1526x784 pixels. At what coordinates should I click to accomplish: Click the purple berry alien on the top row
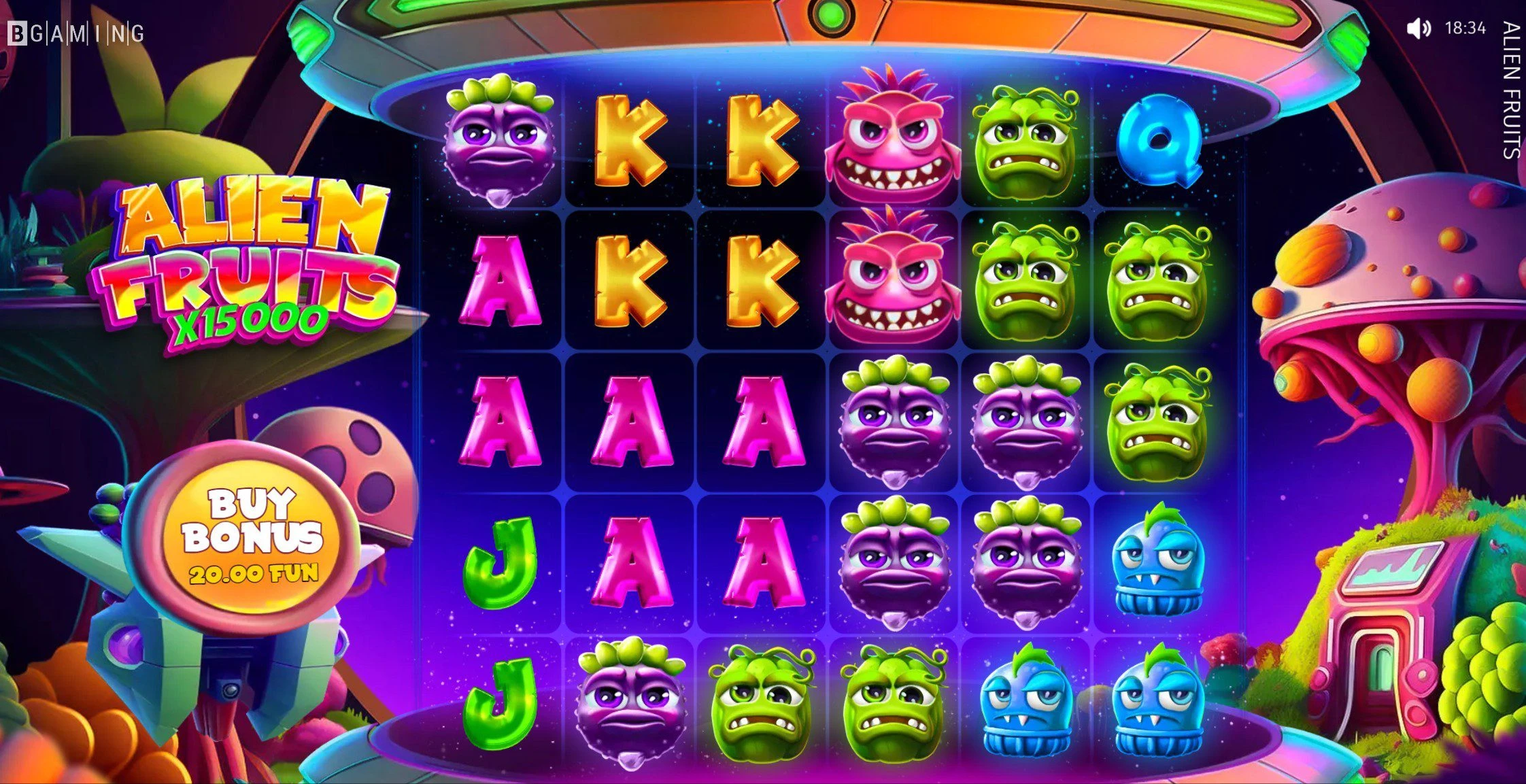click(498, 143)
